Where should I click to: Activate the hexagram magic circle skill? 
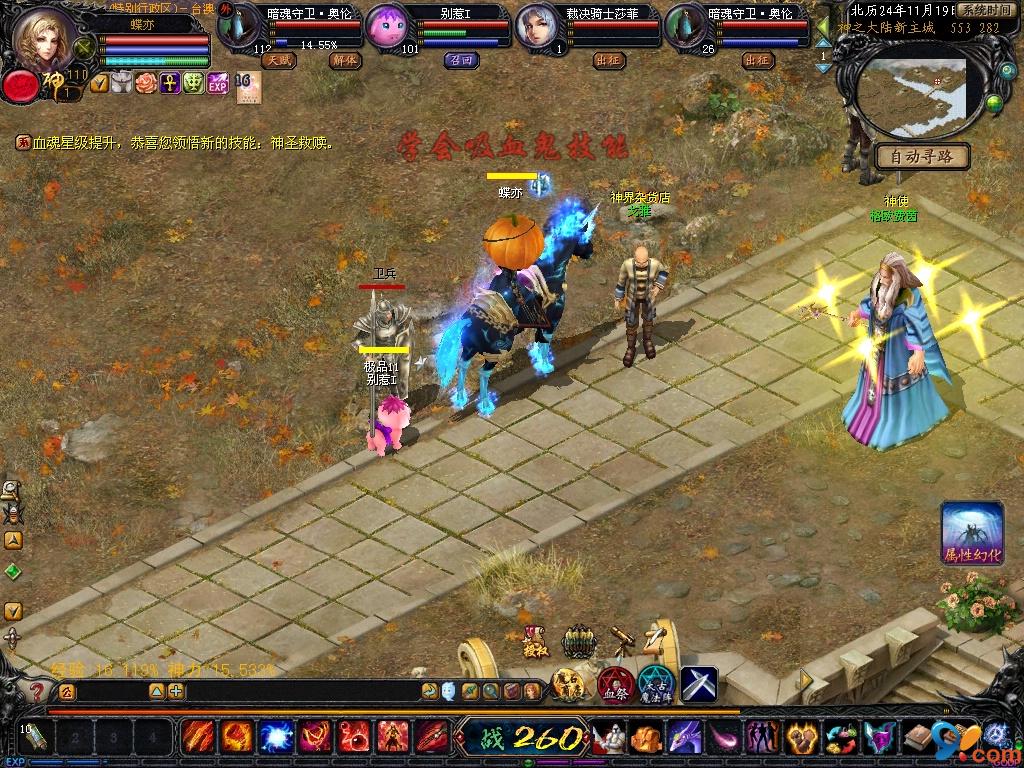(x=657, y=685)
